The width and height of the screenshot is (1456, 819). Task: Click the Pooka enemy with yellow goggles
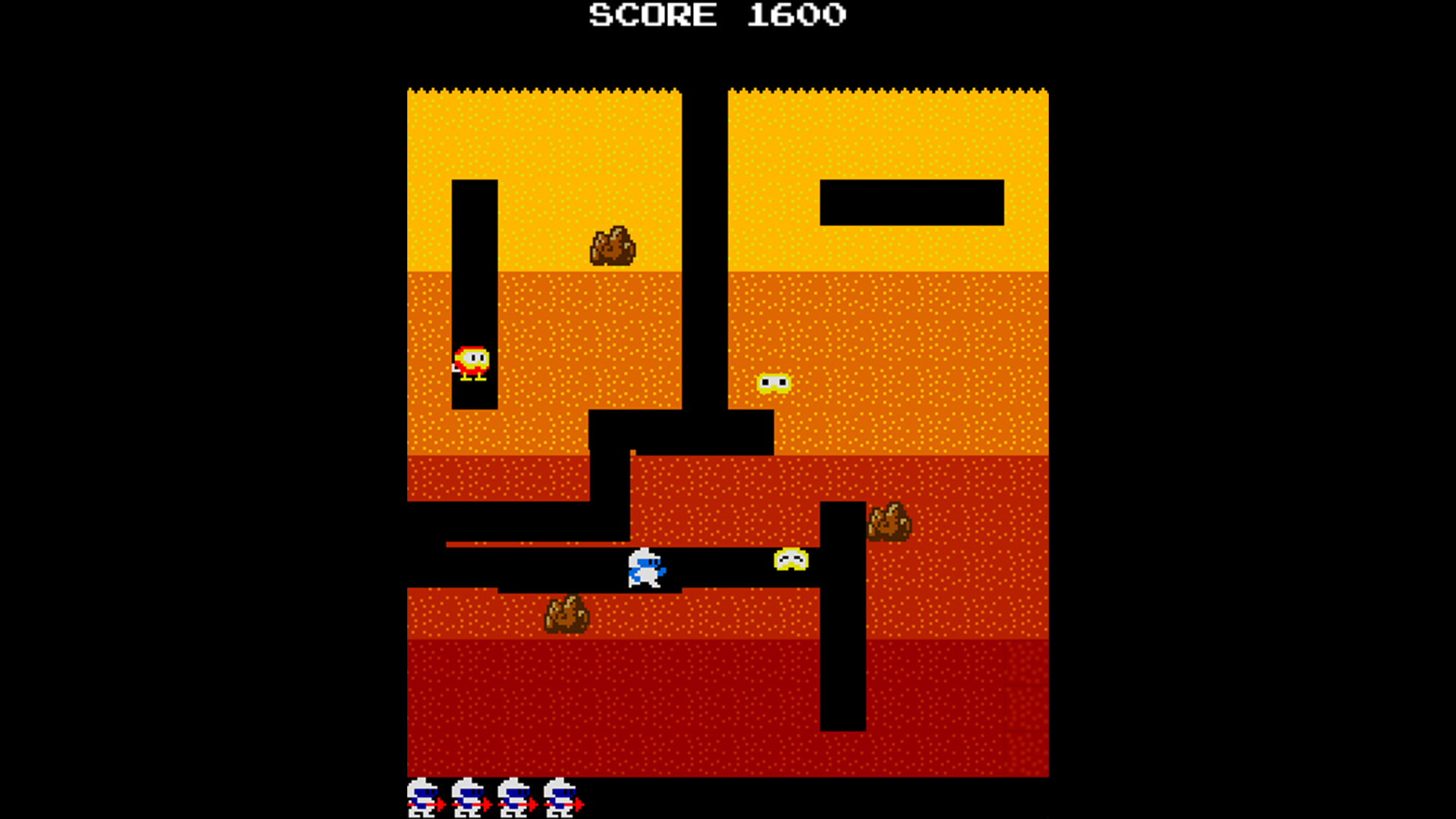[775, 383]
